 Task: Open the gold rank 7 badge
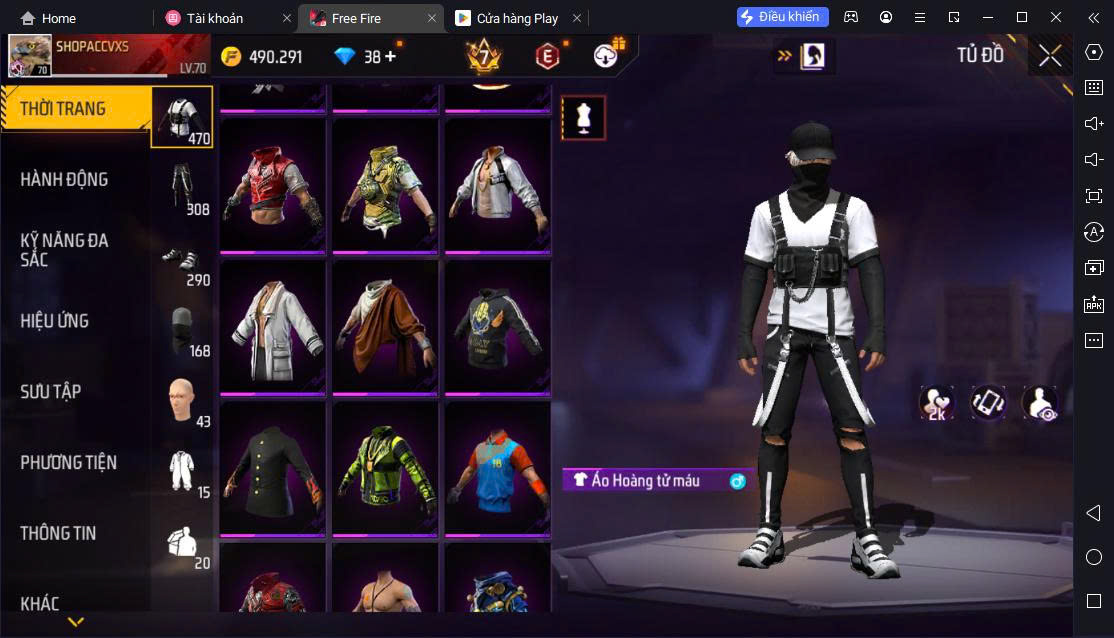point(484,56)
